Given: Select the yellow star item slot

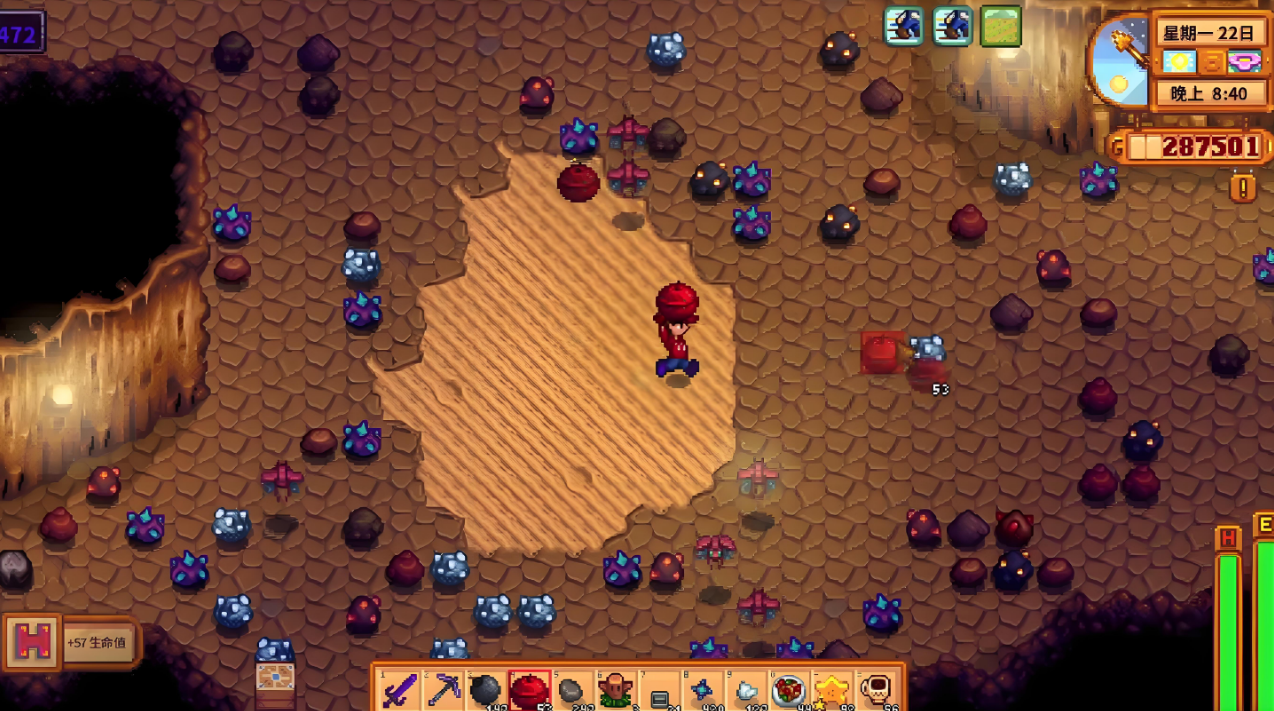Looking at the screenshot, I should (832, 689).
